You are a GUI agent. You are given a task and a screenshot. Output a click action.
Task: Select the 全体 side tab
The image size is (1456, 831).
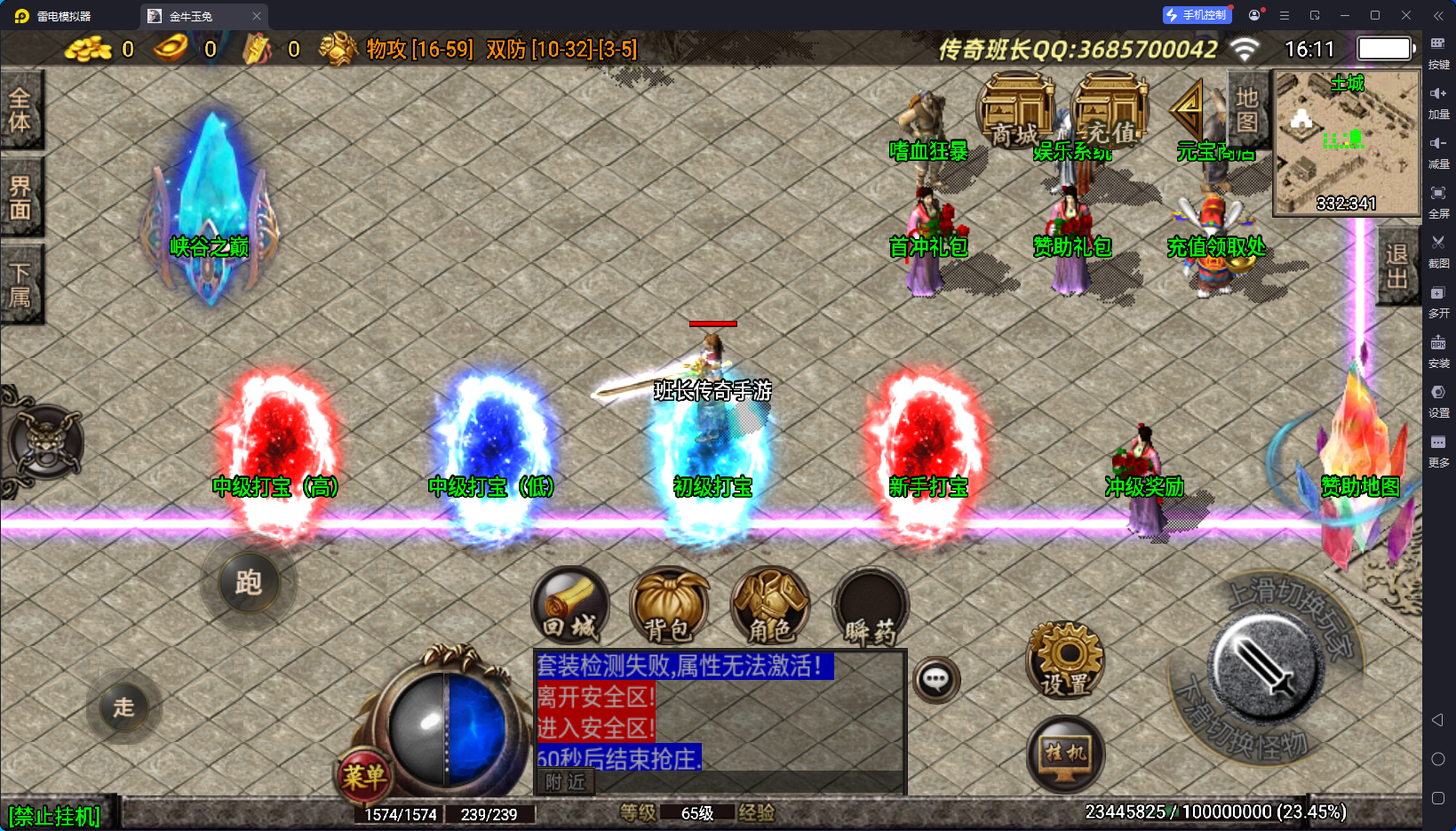tap(20, 109)
